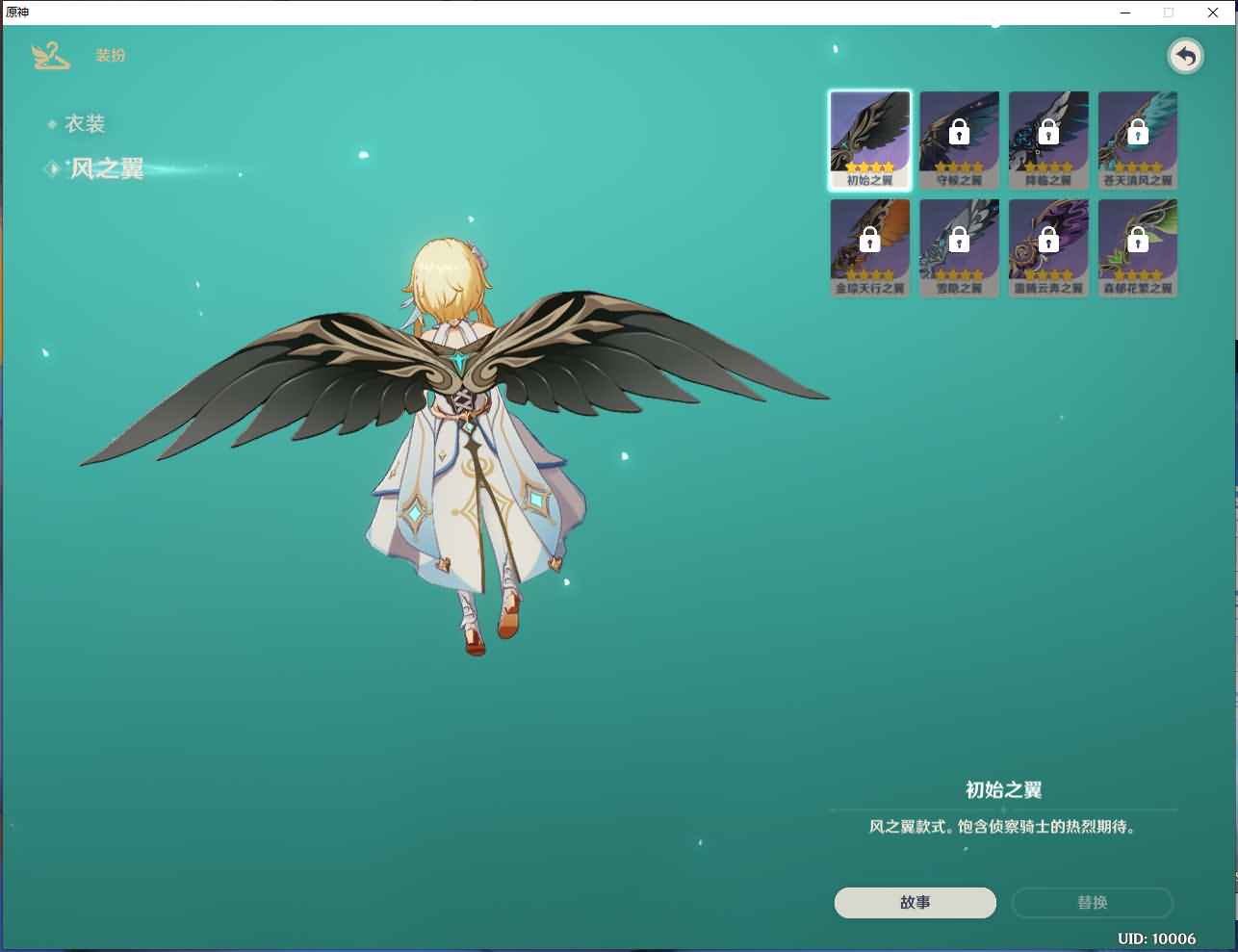Open the 故事 story button
The width and height of the screenshot is (1238, 952).
click(x=915, y=902)
